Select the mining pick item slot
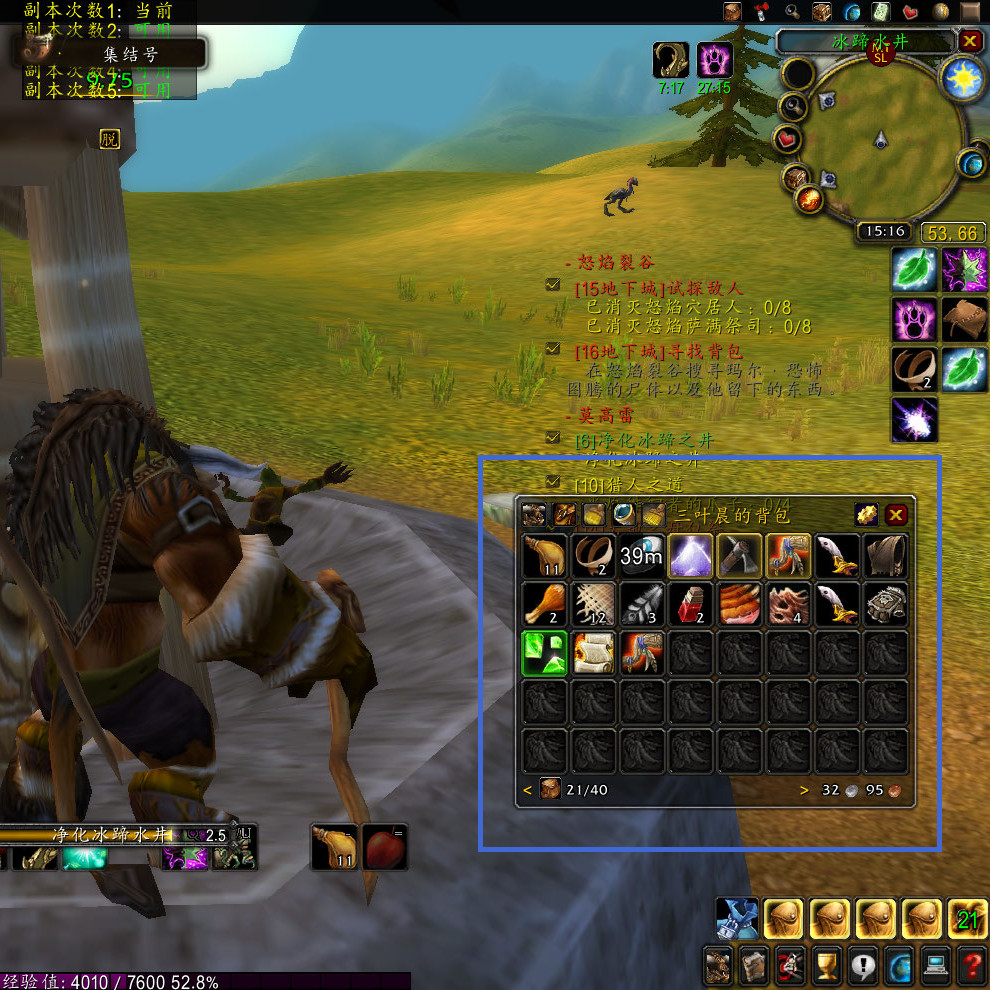 click(740, 556)
